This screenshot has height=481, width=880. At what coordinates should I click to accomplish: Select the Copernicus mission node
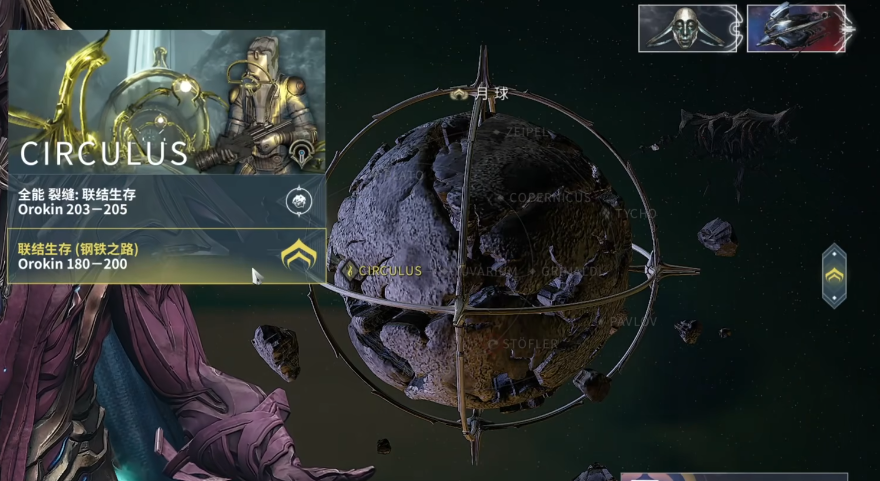tap(546, 198)
